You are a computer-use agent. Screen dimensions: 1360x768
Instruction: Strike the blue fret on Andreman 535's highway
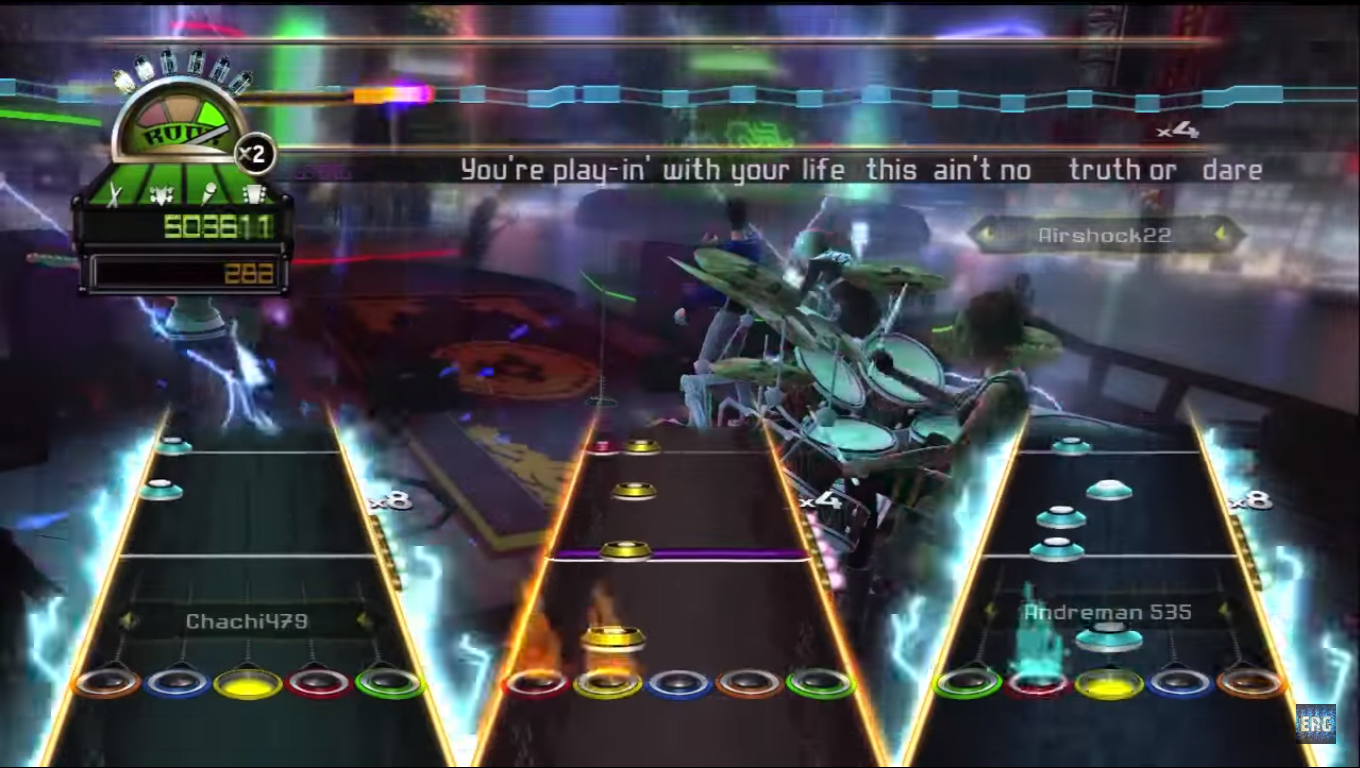pyautogui.click(x=1180, y=684)
